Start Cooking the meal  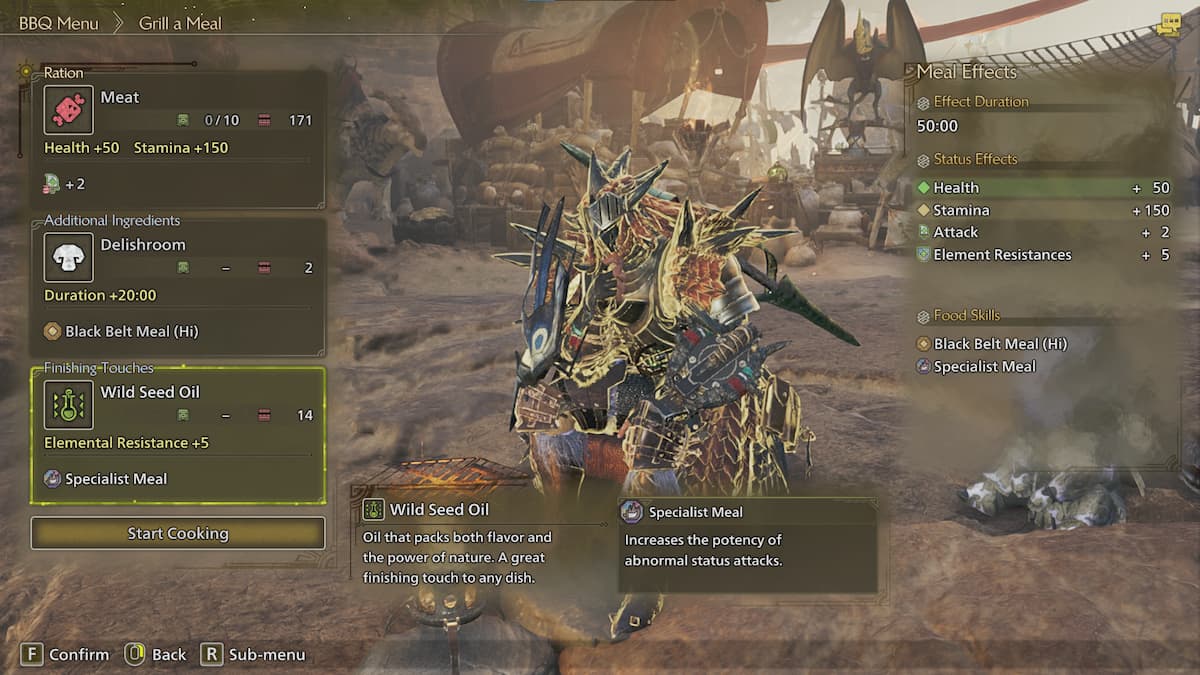tap(178, 533)
